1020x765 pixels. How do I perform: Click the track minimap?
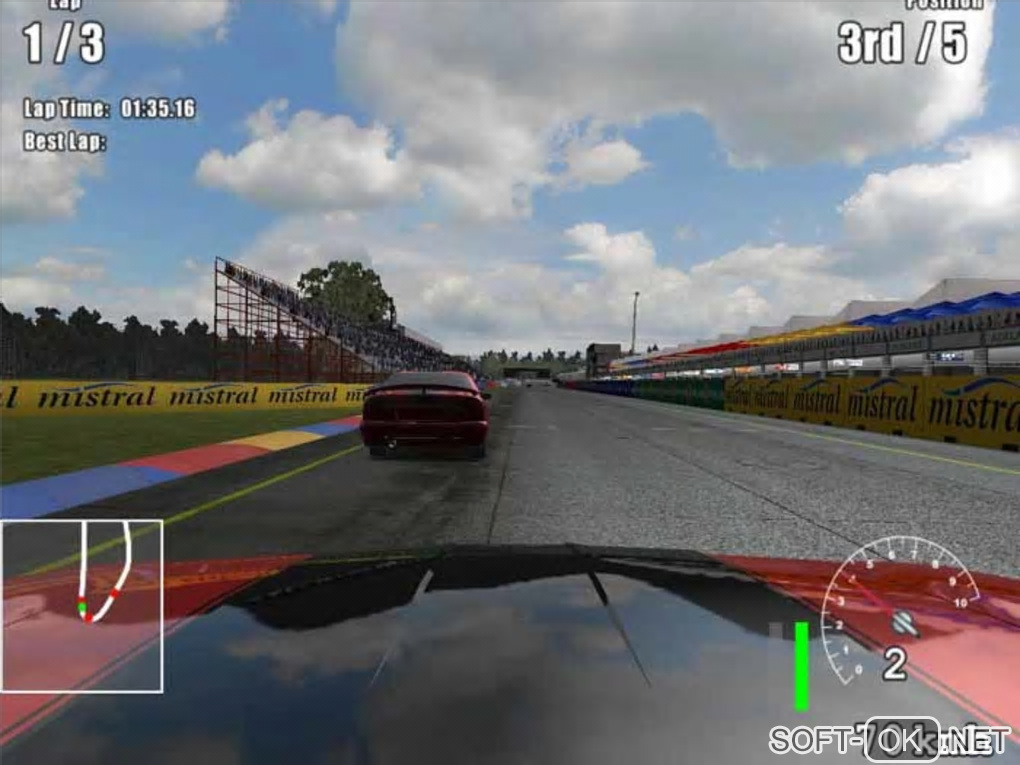pos(81,605)
